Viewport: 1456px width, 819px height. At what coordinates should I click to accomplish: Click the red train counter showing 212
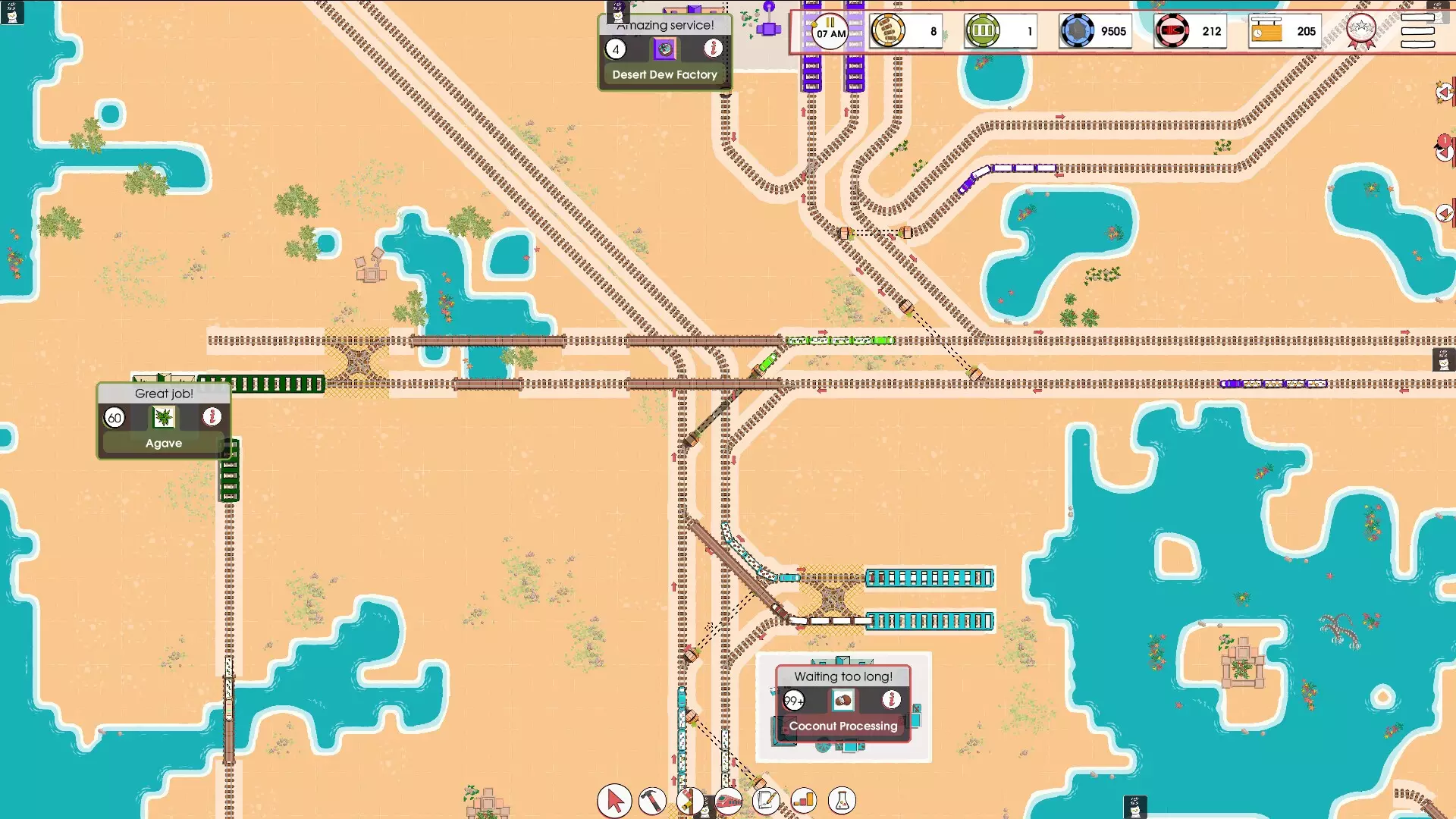tap(1189, 31)
